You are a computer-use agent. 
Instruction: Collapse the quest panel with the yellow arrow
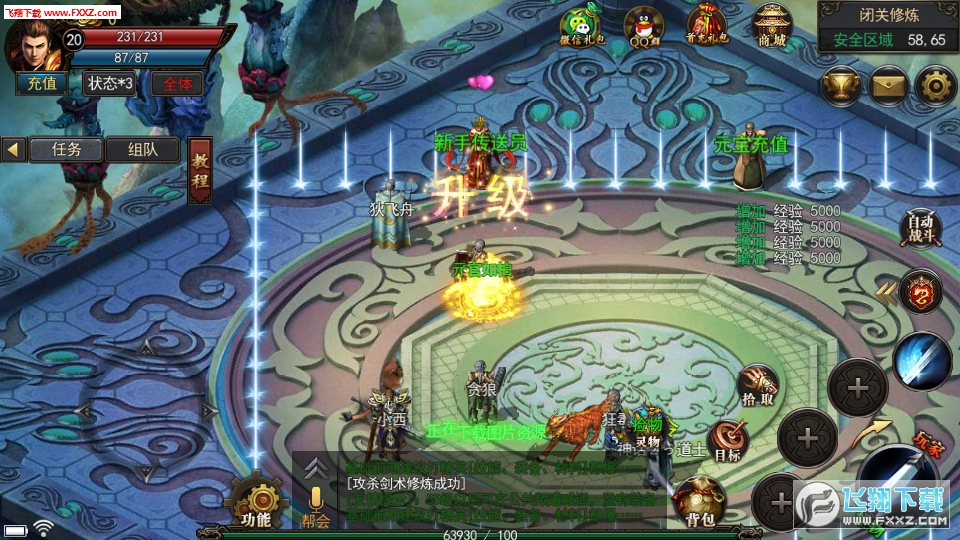tap(14, 150)
